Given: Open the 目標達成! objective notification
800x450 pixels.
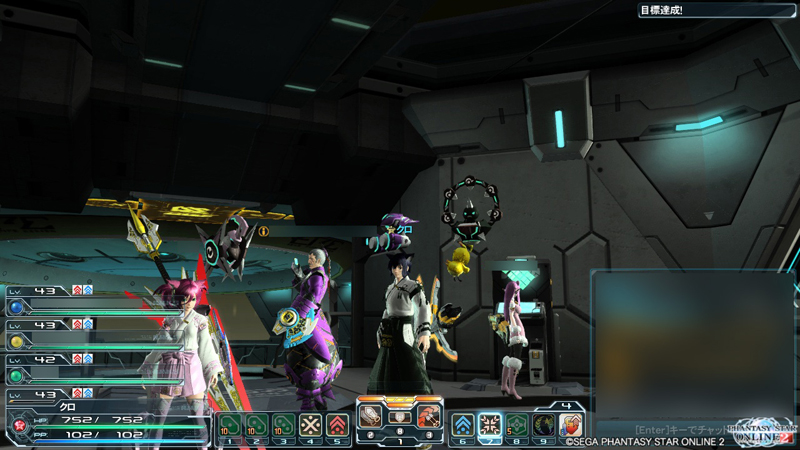Looking at the screenshot, I should [716, 10].
